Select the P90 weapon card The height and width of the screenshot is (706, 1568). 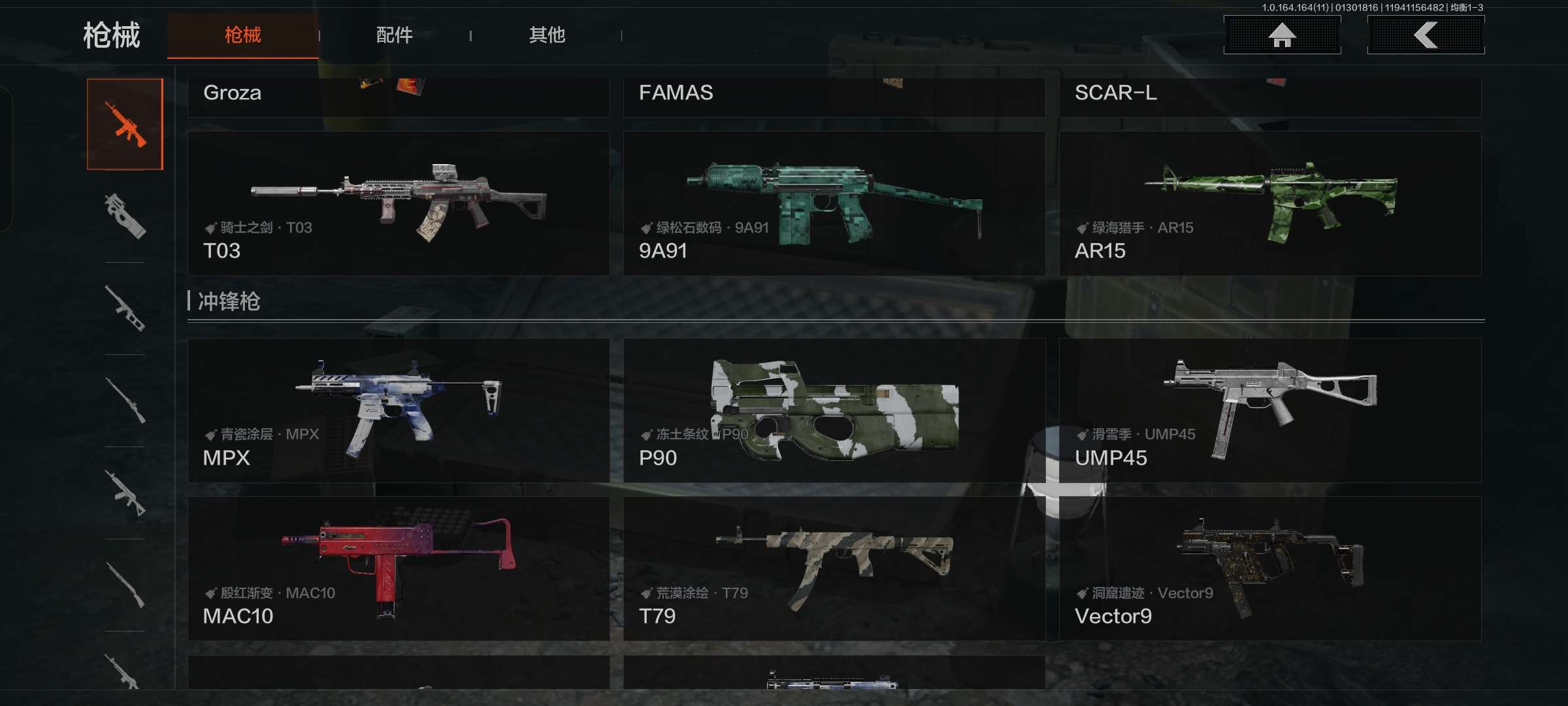click(x=834, y=411)
